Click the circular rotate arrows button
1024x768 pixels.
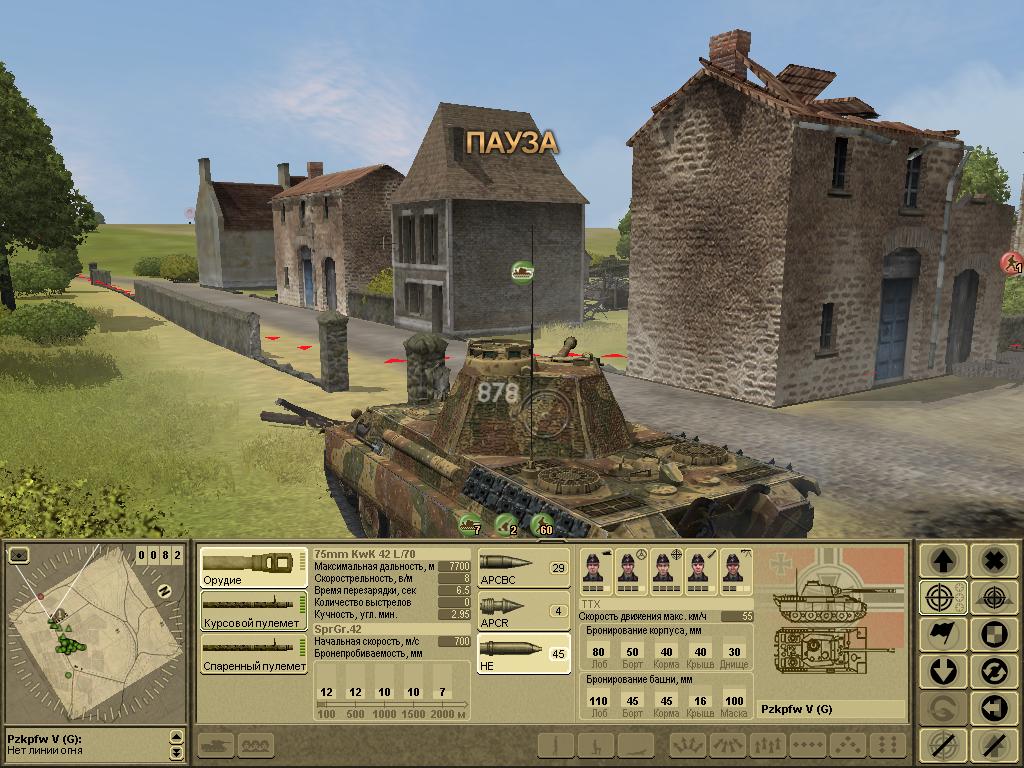coord(993,671)
